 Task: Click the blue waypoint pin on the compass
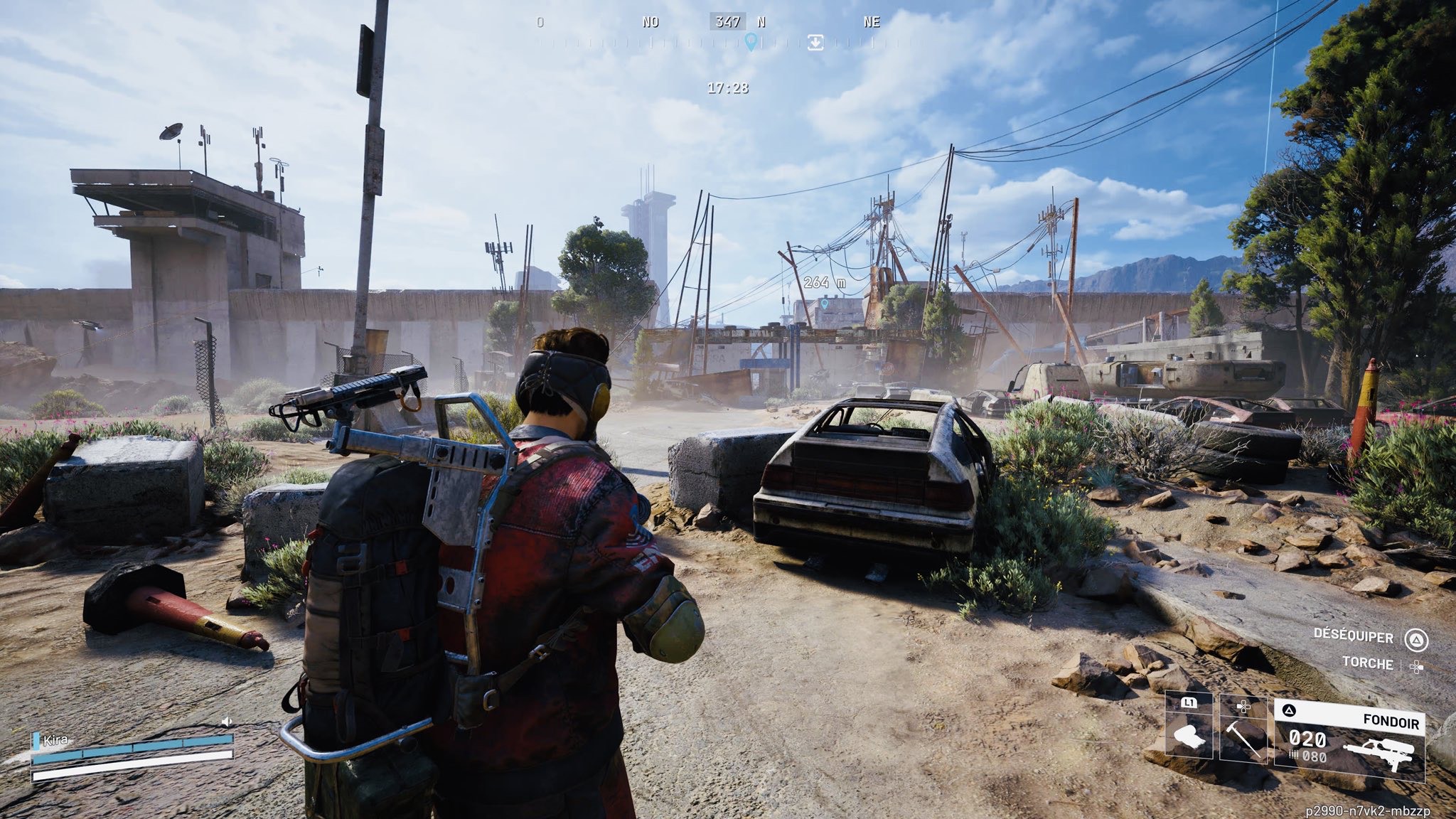750,42
